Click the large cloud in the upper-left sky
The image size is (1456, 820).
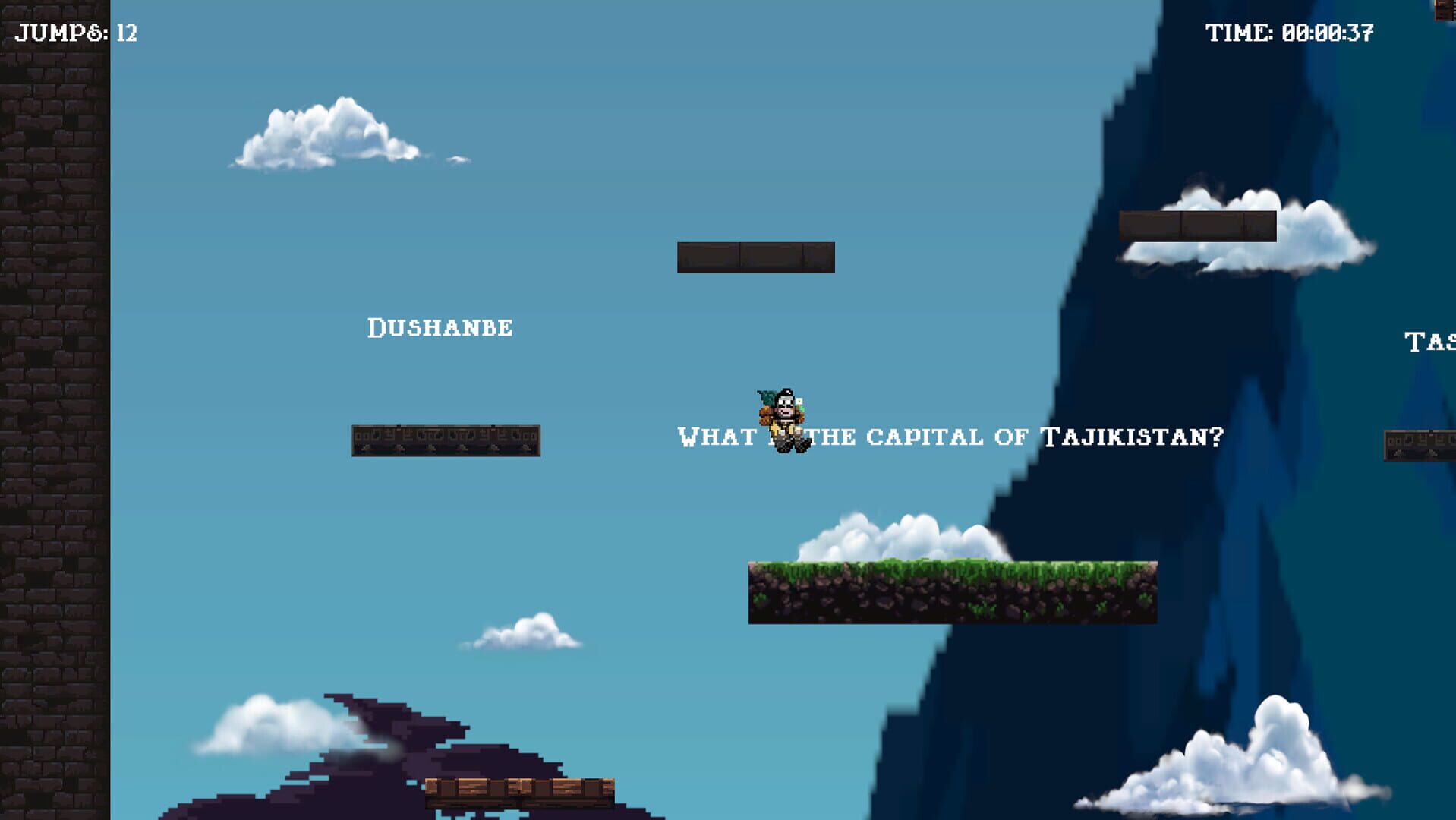click(326, 137)
